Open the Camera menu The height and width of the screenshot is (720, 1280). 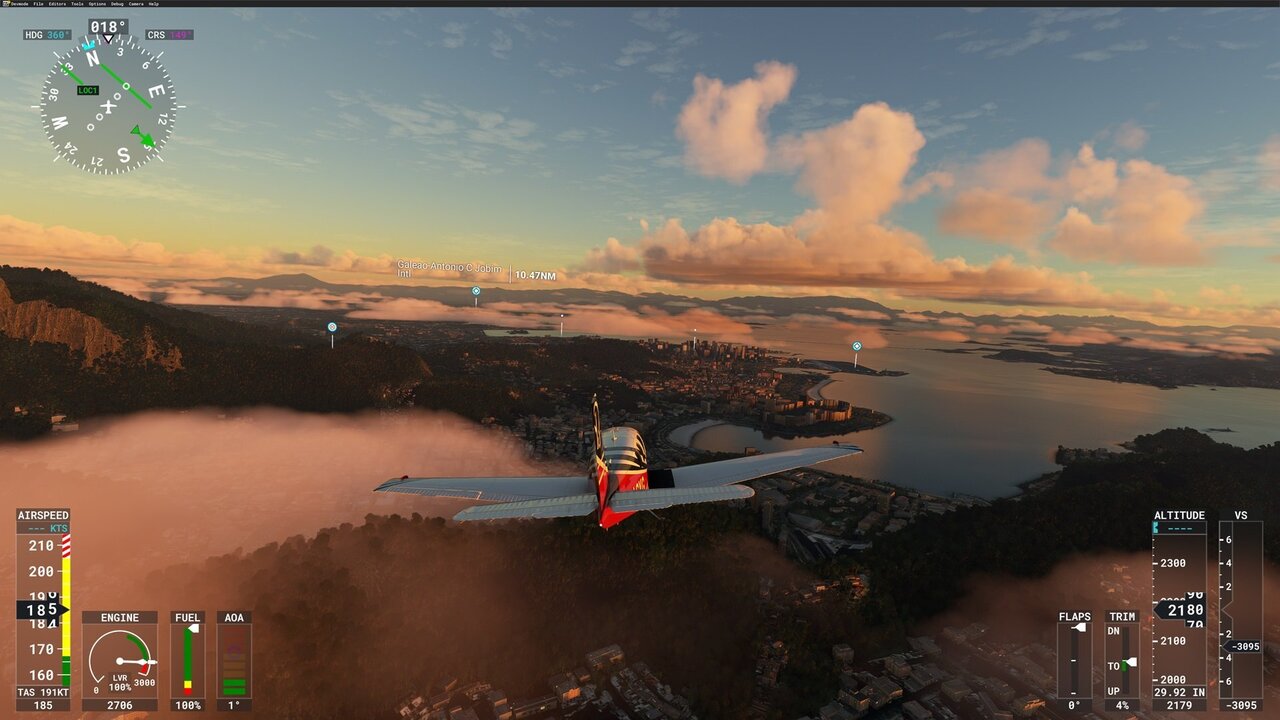point(136,4)
